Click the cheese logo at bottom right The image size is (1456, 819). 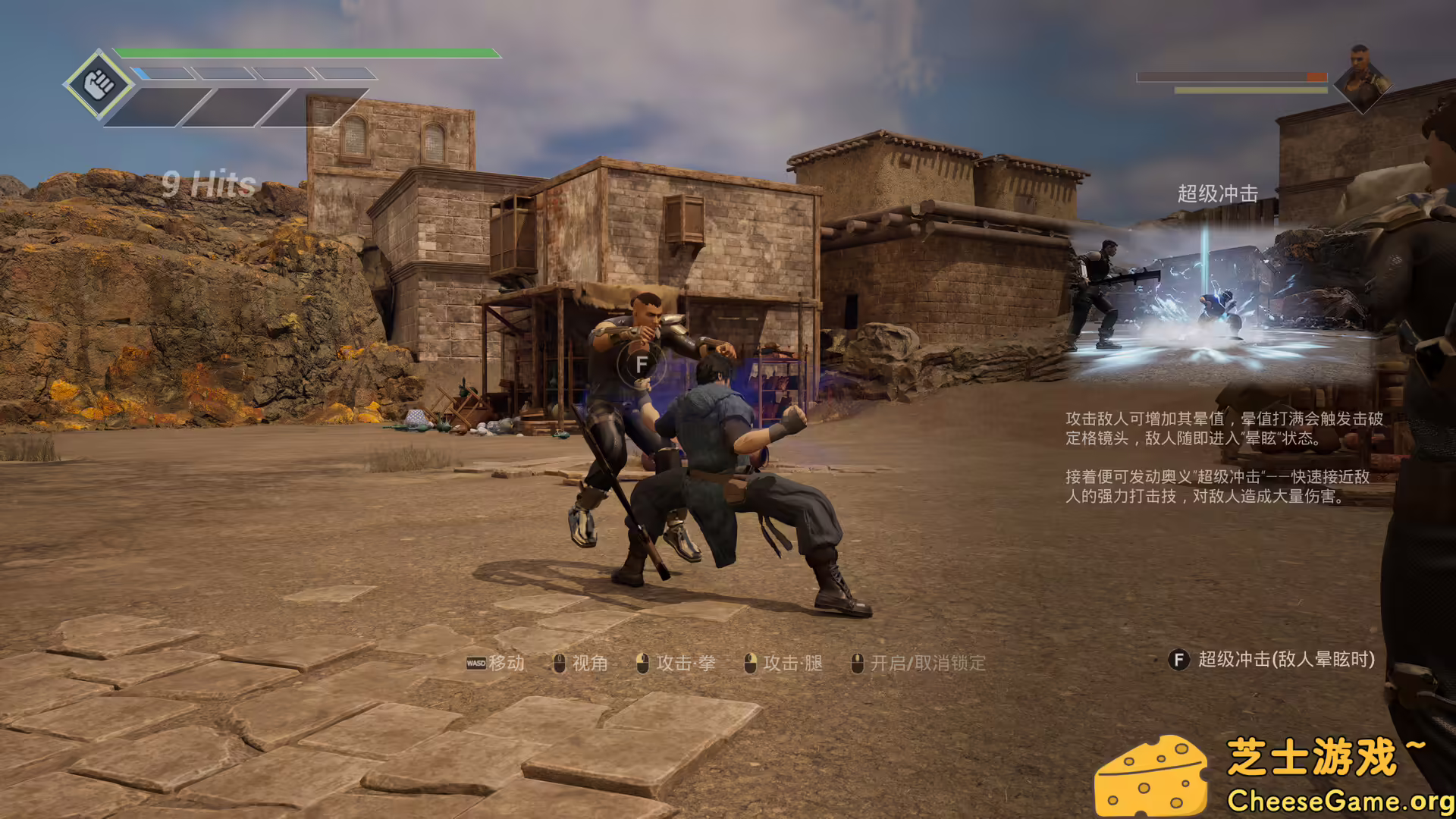point(1153,773)
